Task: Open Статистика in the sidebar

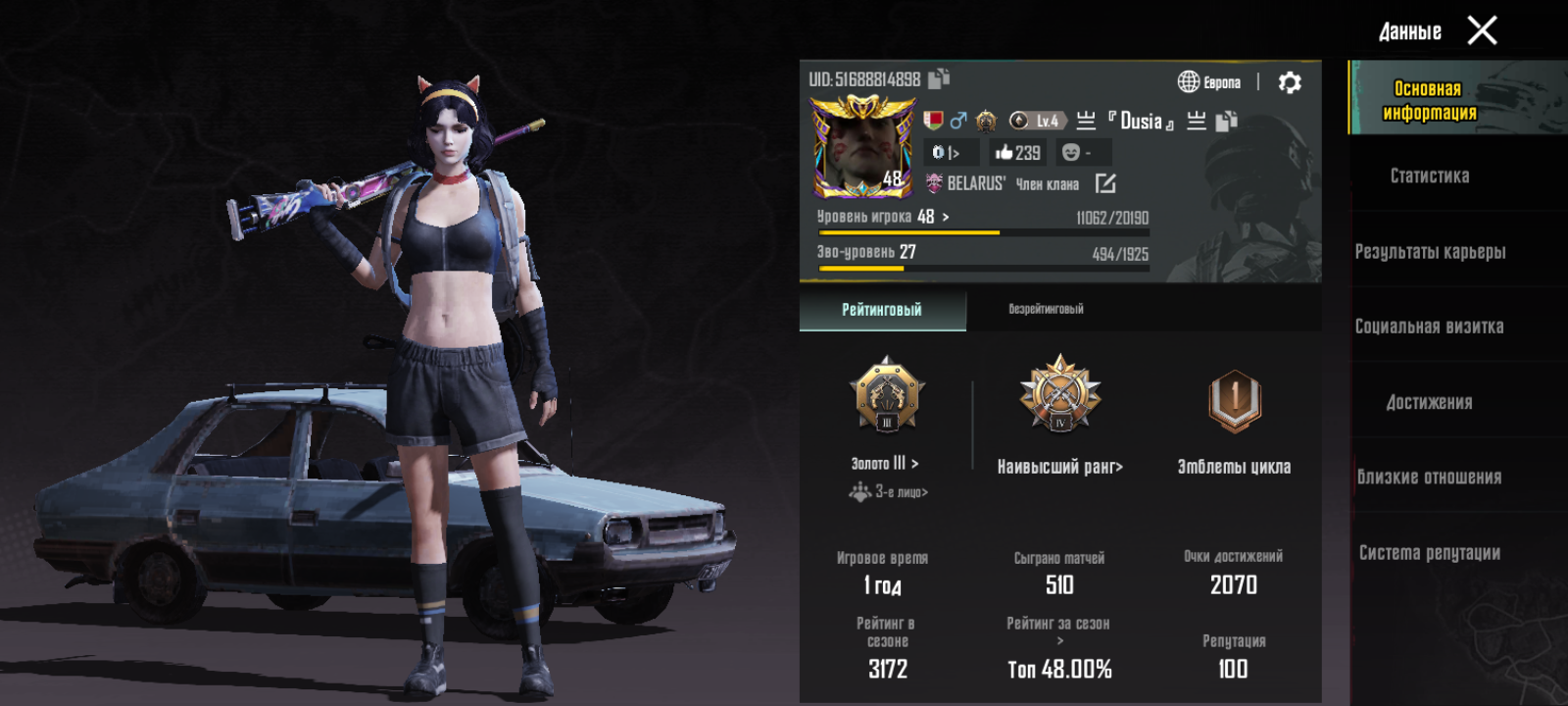Action: (1430, 175)
